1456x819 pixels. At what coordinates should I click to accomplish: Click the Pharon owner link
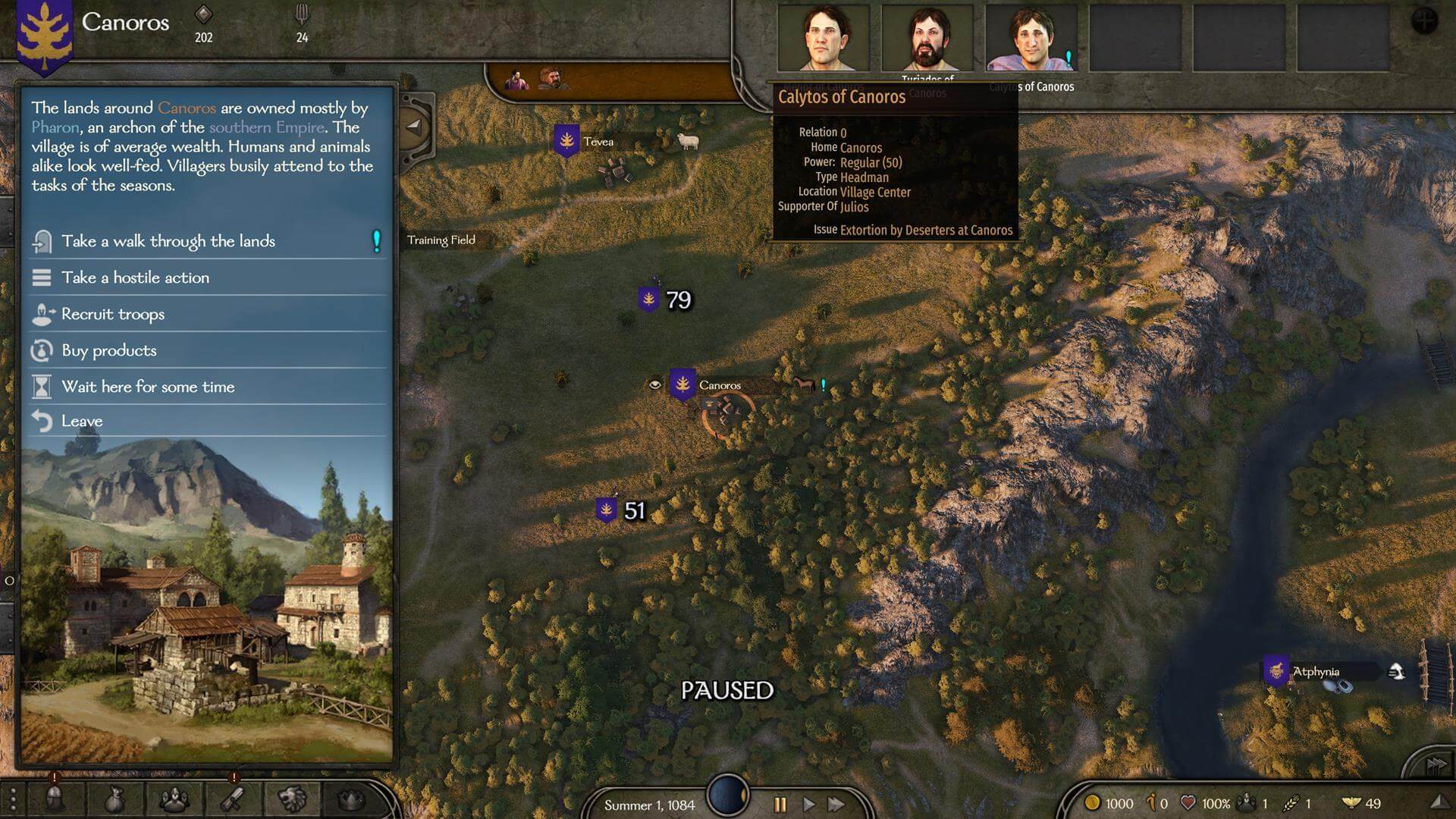click(x=55, y=127)
